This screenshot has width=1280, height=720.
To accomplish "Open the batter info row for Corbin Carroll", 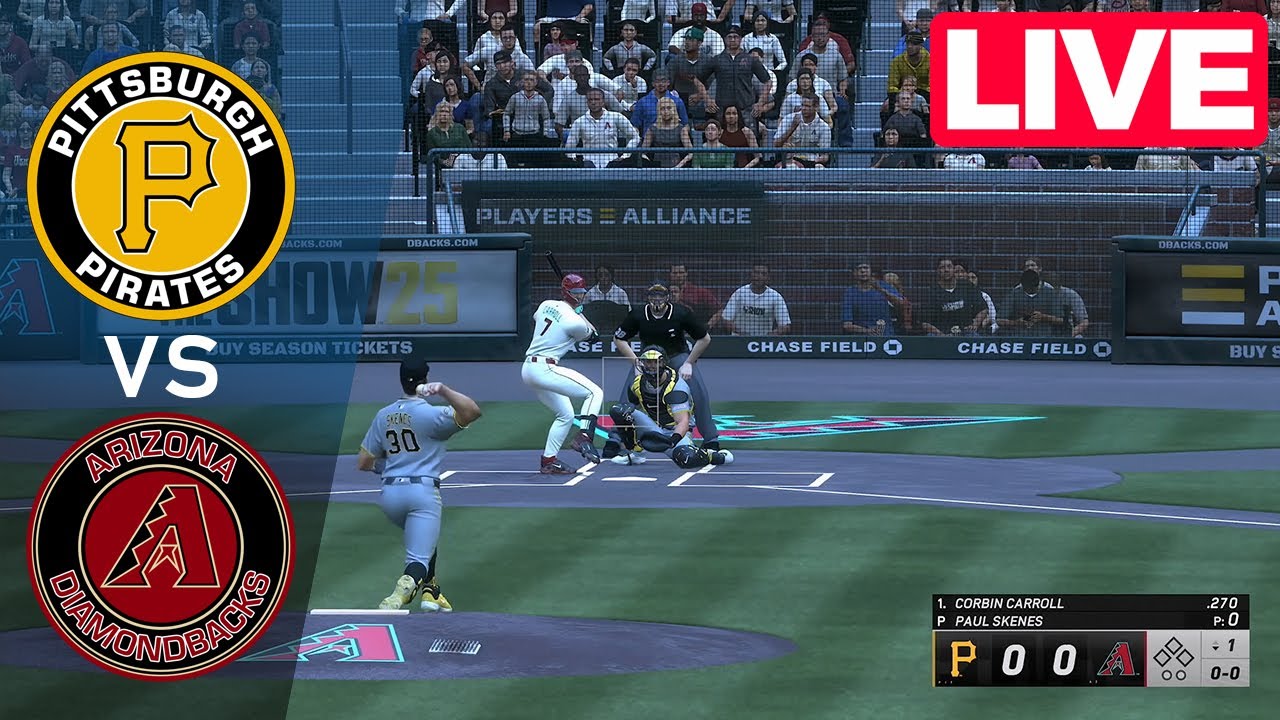I will point(1010,603).
